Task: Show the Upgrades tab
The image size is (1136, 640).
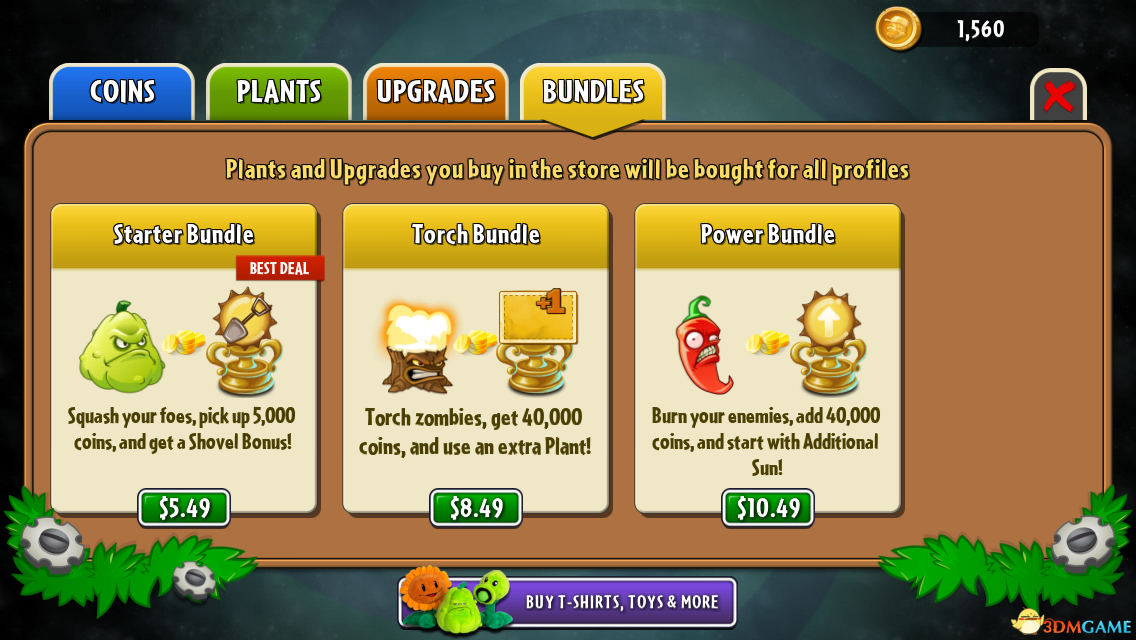Action: pos(436,92)
